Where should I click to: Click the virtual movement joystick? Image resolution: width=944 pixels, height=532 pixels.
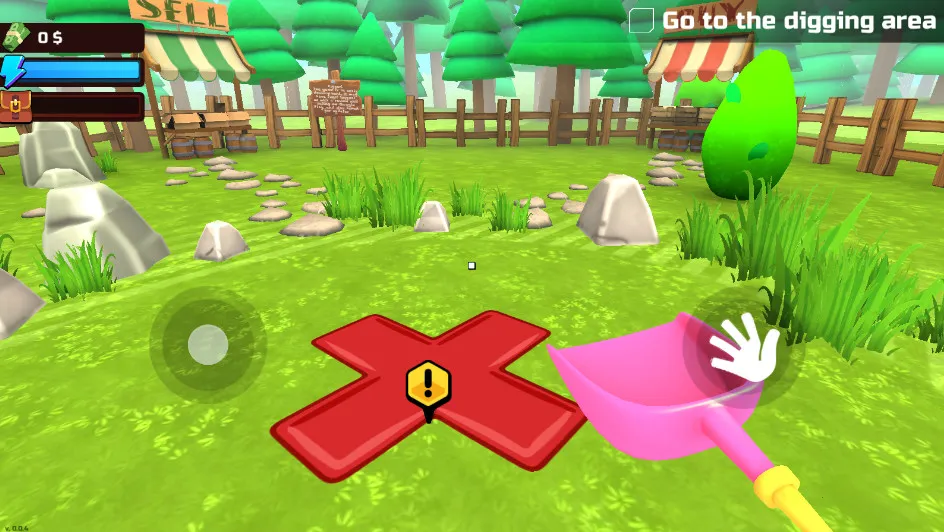pos(207,345)
